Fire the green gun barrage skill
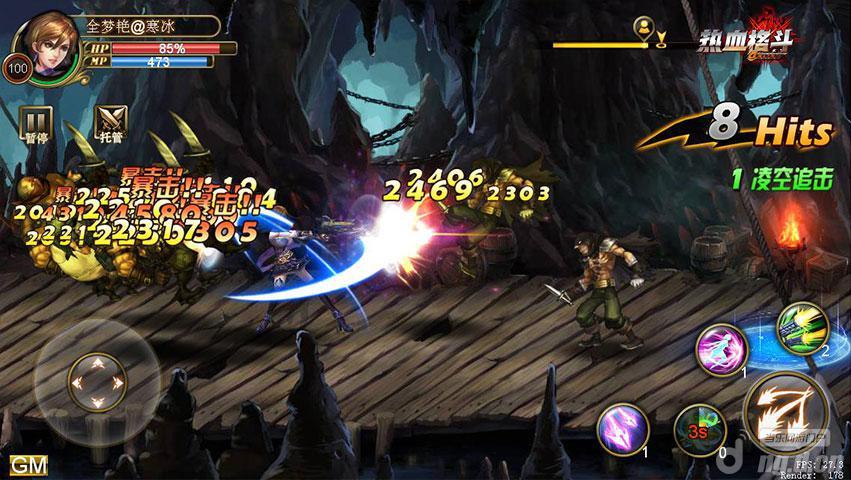 [x=802, y=327]
